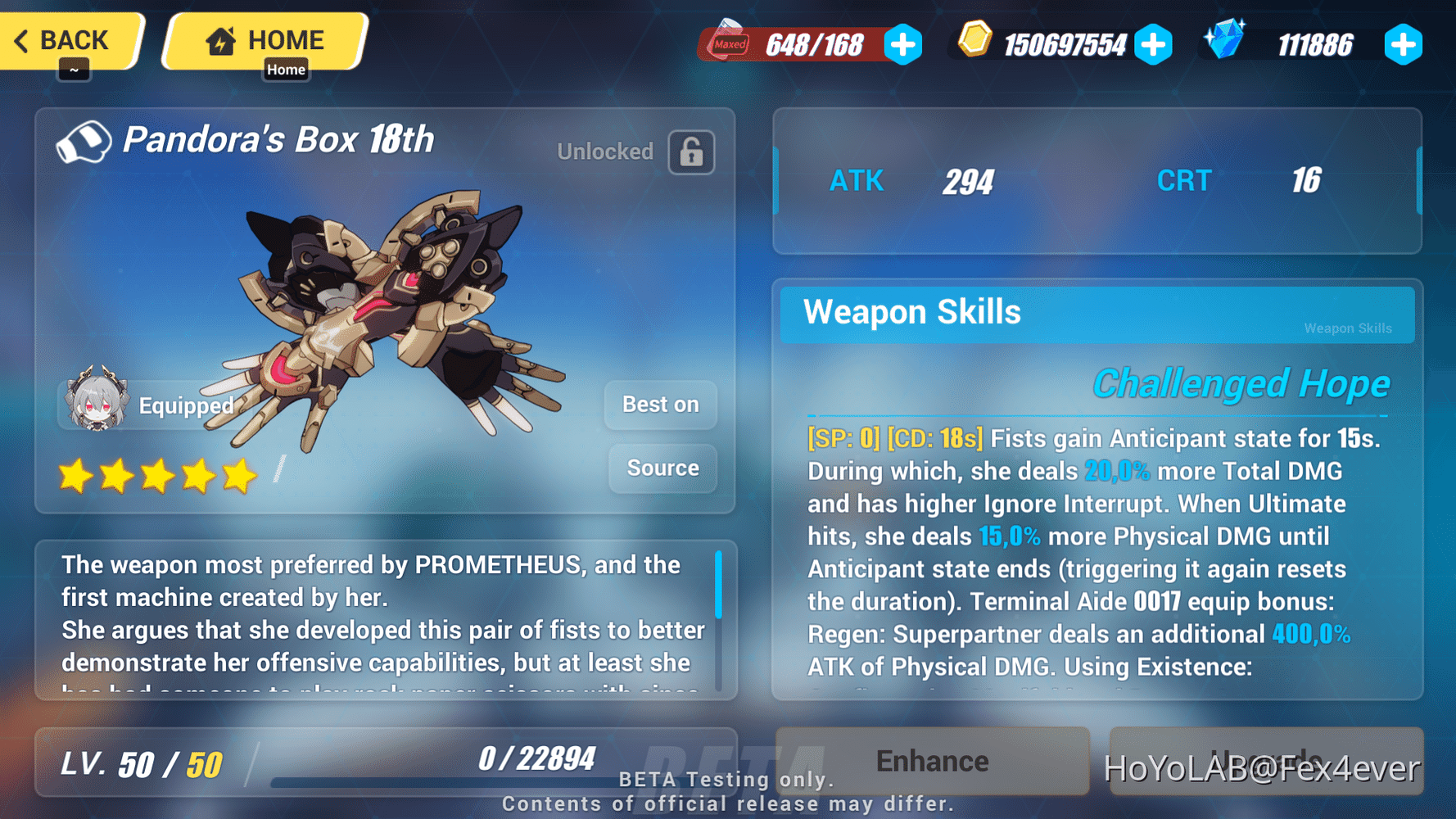The image size is (1456, 819).
Task: Switch to the Home menu
Action: tap(264, 38)
